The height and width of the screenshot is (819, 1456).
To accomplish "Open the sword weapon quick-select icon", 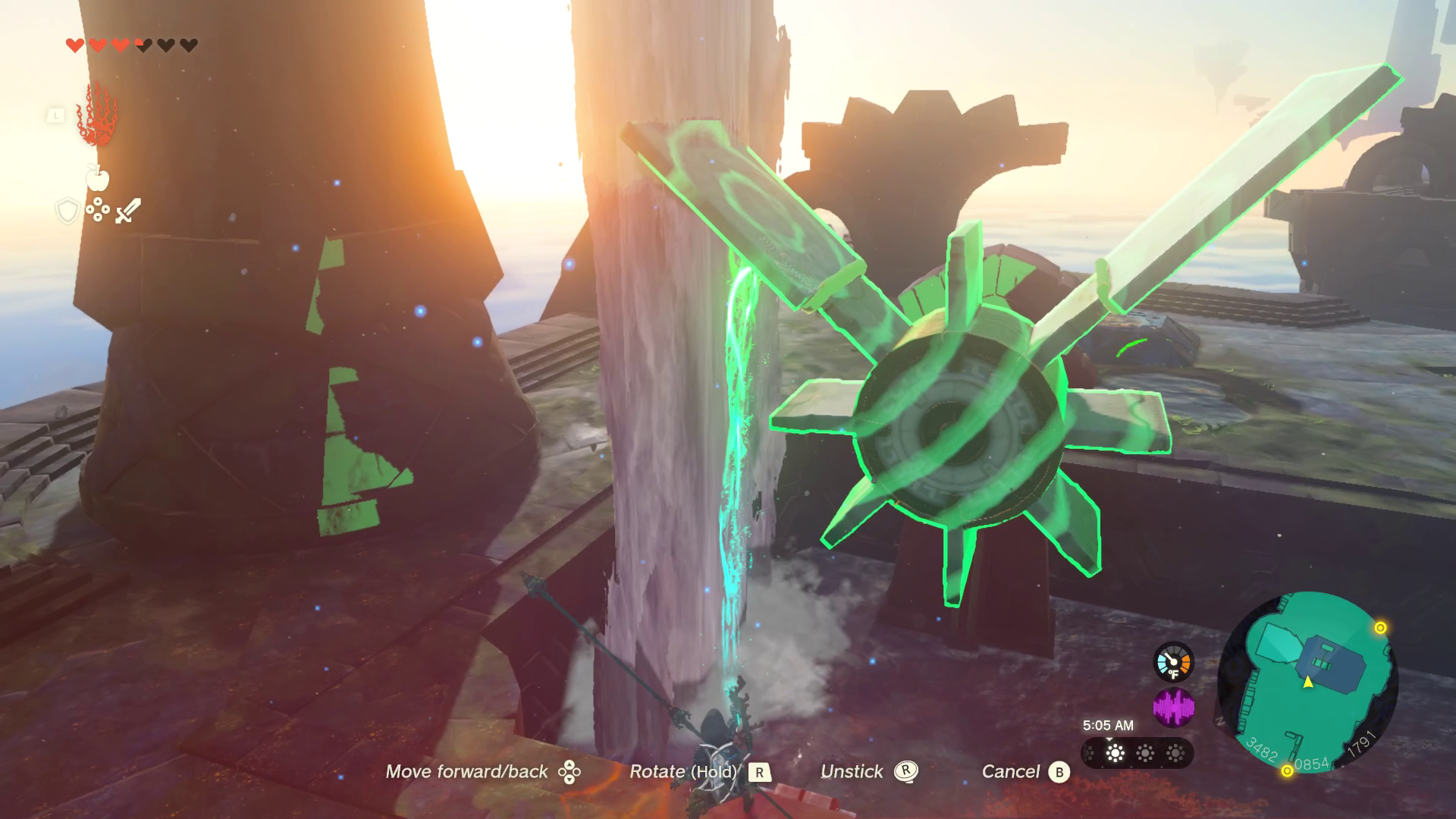I will pyautogui.click(x=128, y=210).
